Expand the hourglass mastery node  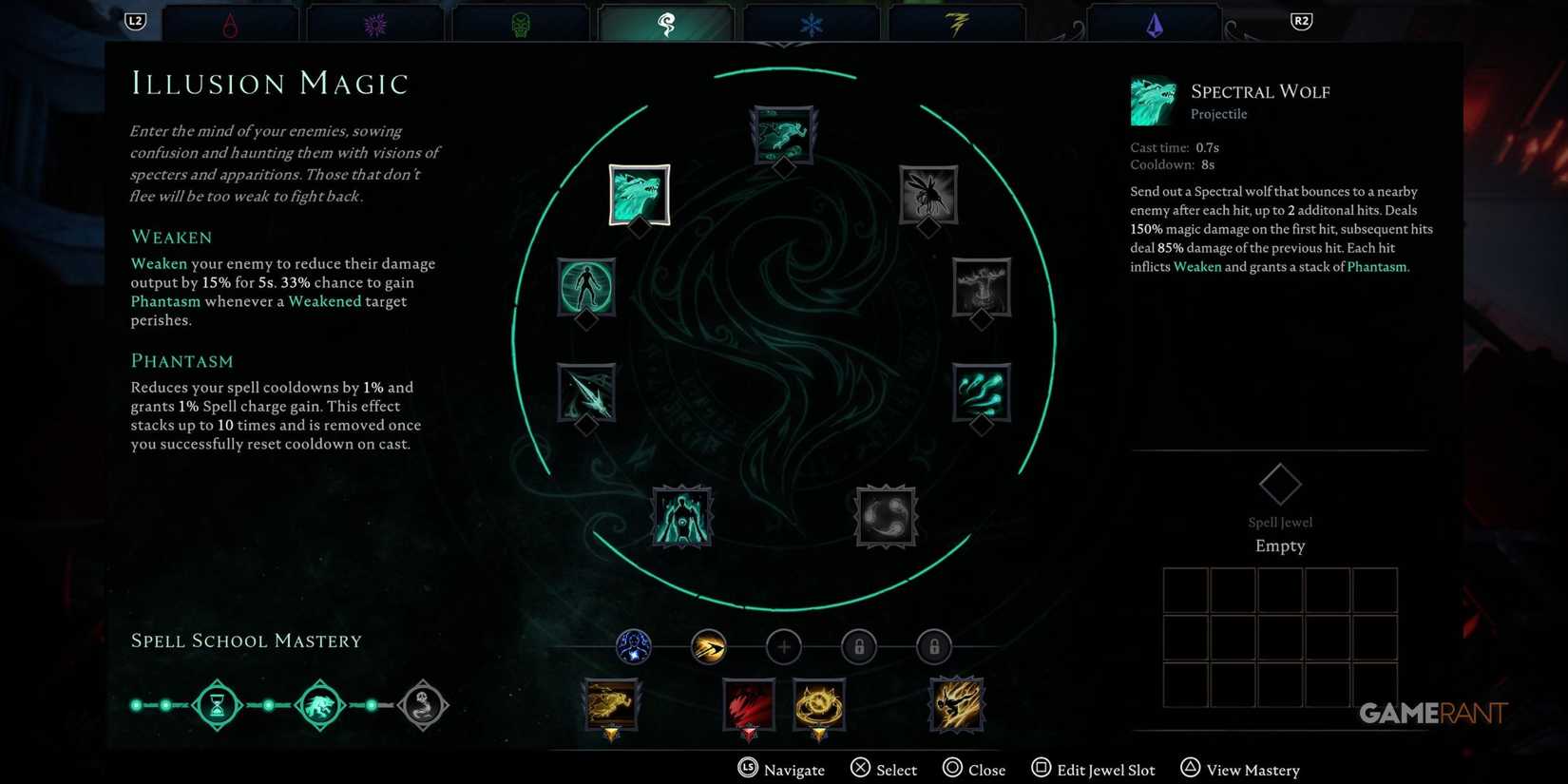tap(218, 705)
